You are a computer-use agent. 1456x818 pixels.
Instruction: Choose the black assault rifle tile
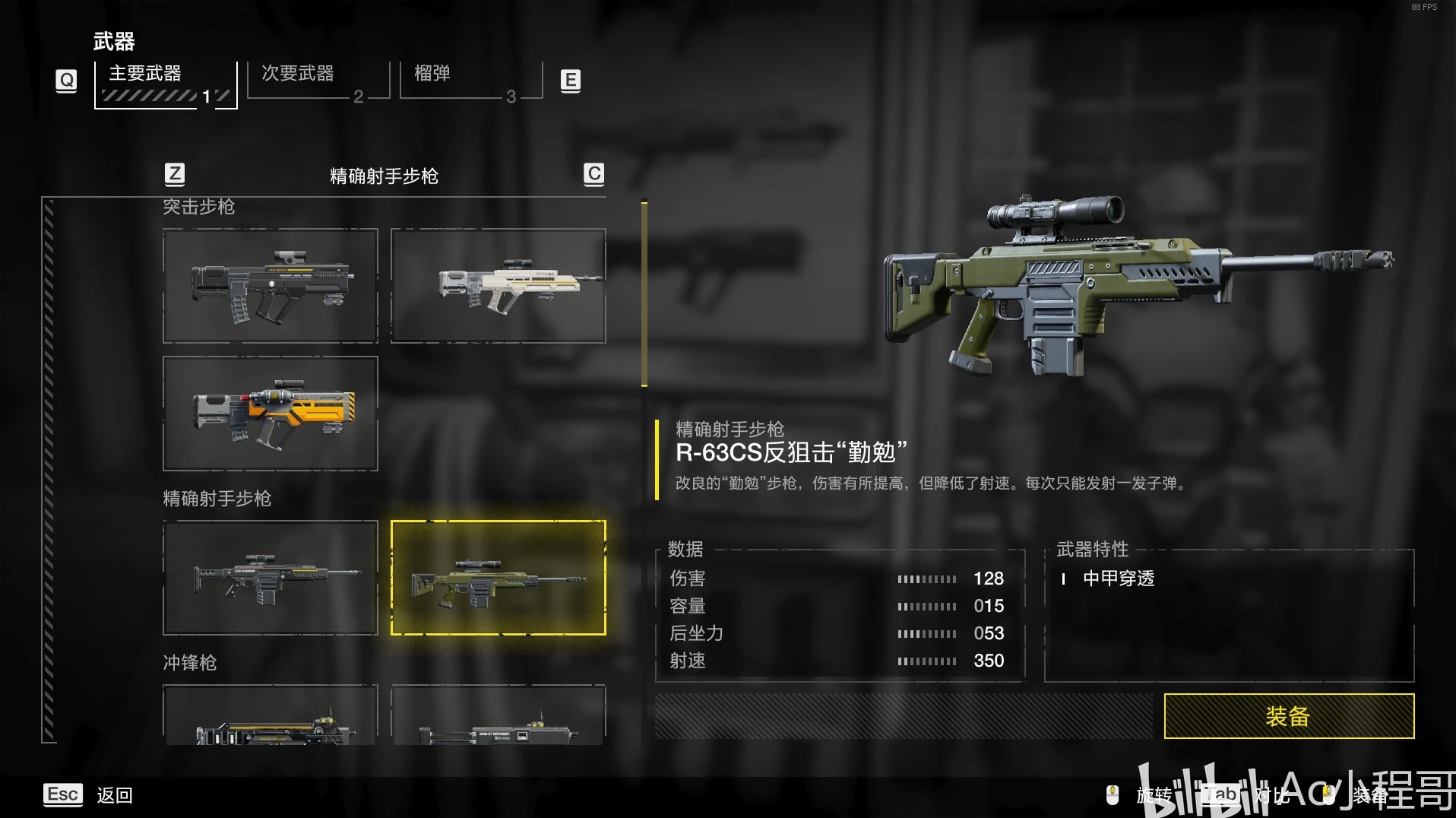(270, 286)
